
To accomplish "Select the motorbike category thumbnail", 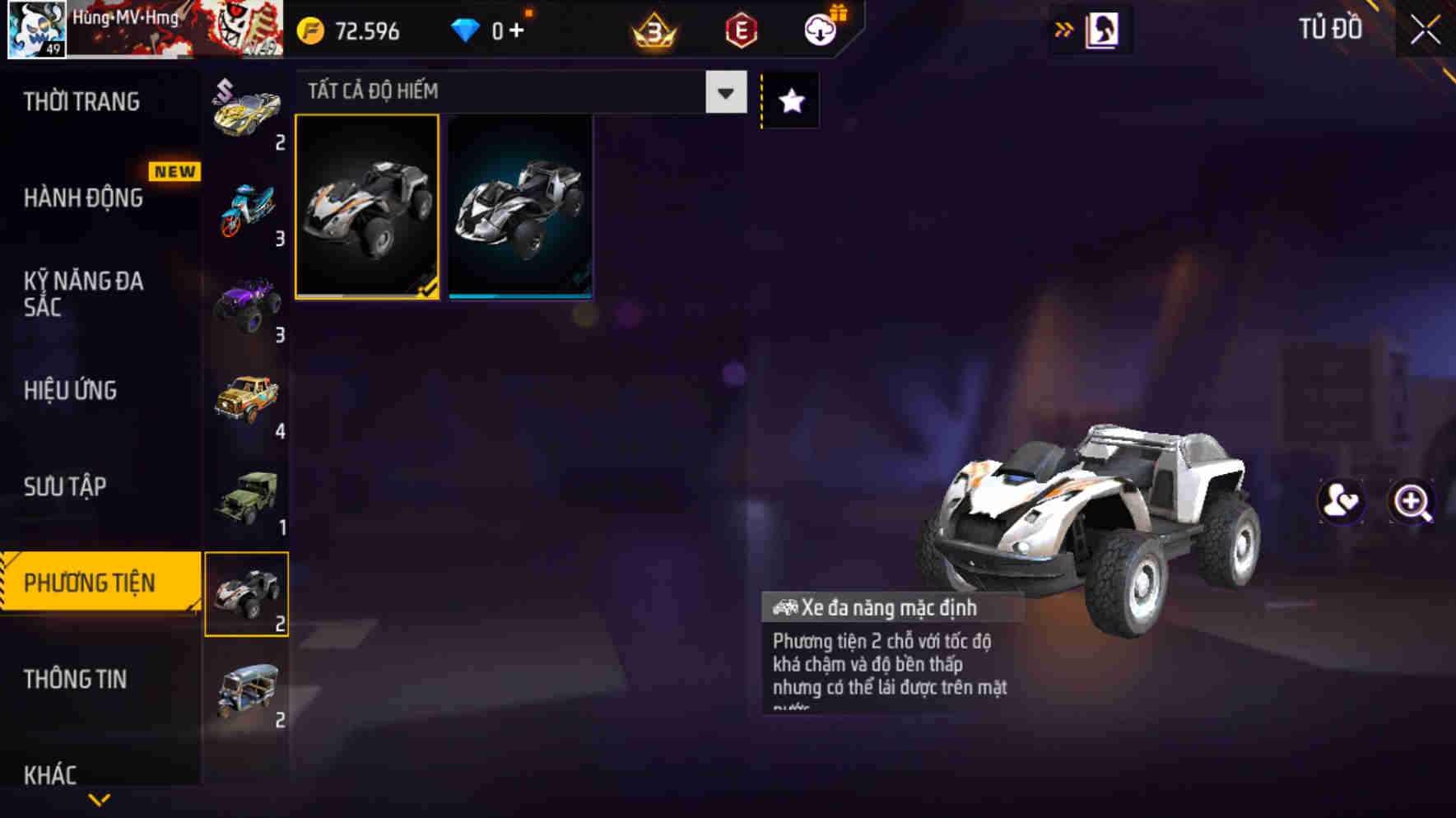I will pyautogui.click(x=247, y=208).
